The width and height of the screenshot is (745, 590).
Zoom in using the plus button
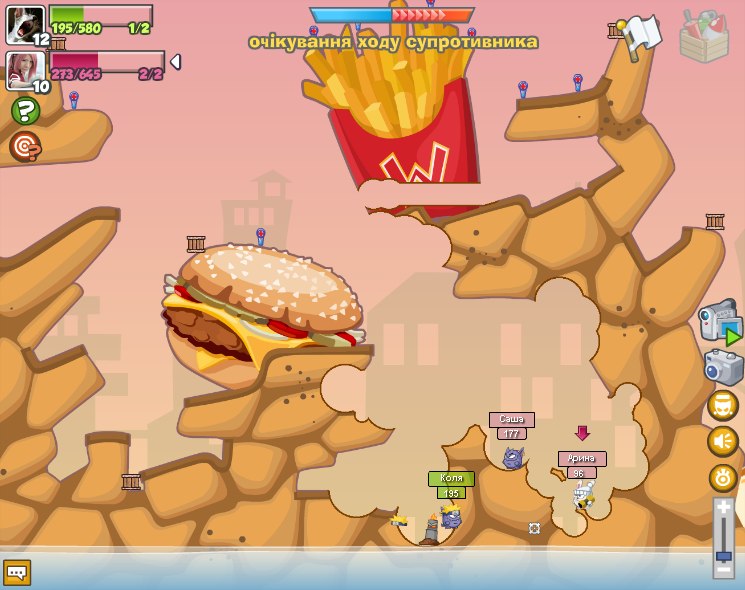pos(723,508)
